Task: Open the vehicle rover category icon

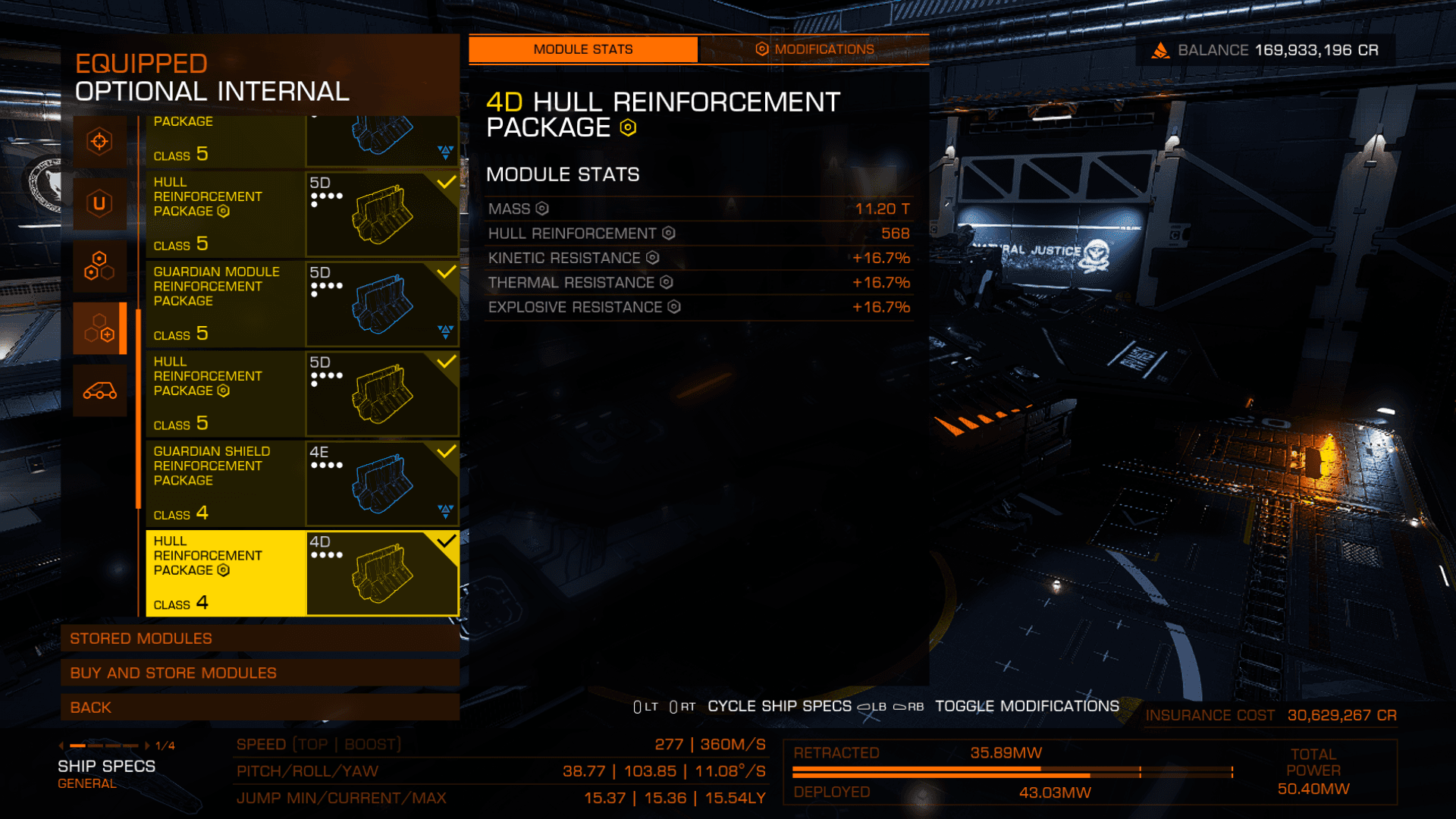Action: click(99, 391)
